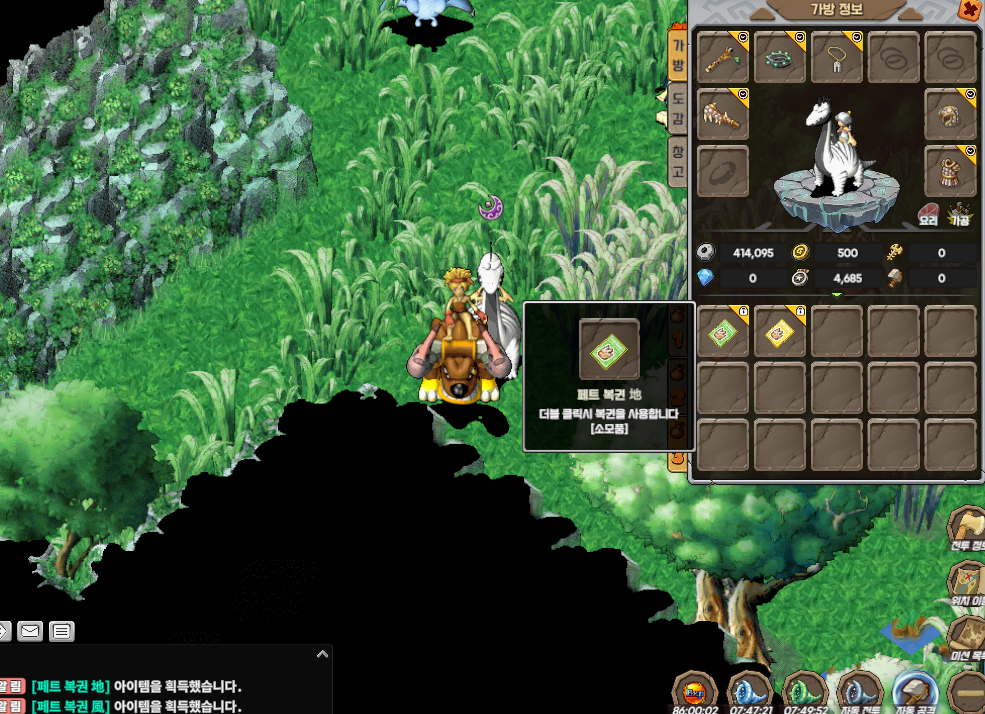Screen dimensions: 985x714
Task: Open the 도감 side tab
Action: pyautogui.click(x=677, y=109)
